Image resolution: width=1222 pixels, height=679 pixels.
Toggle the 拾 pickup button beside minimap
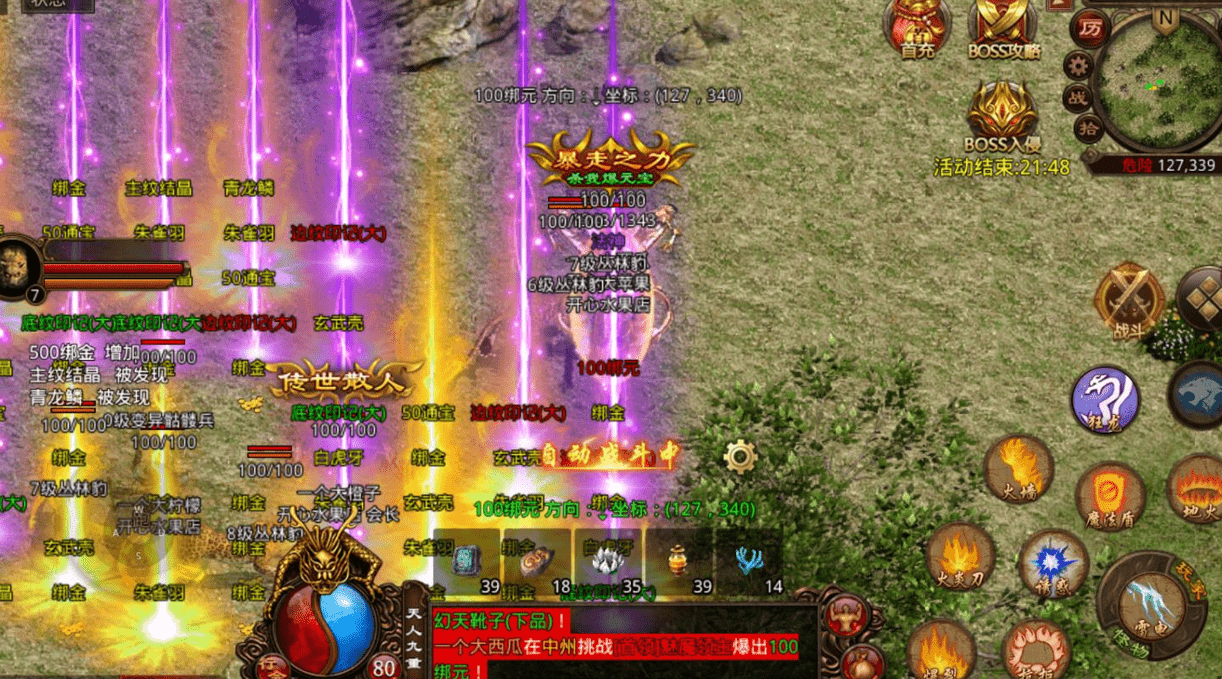coord(1089,128)
